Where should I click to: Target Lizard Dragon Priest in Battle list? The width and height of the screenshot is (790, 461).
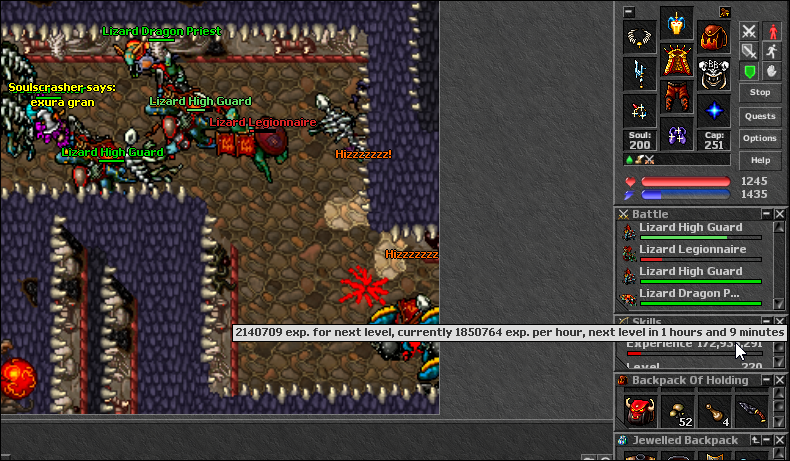689,294
